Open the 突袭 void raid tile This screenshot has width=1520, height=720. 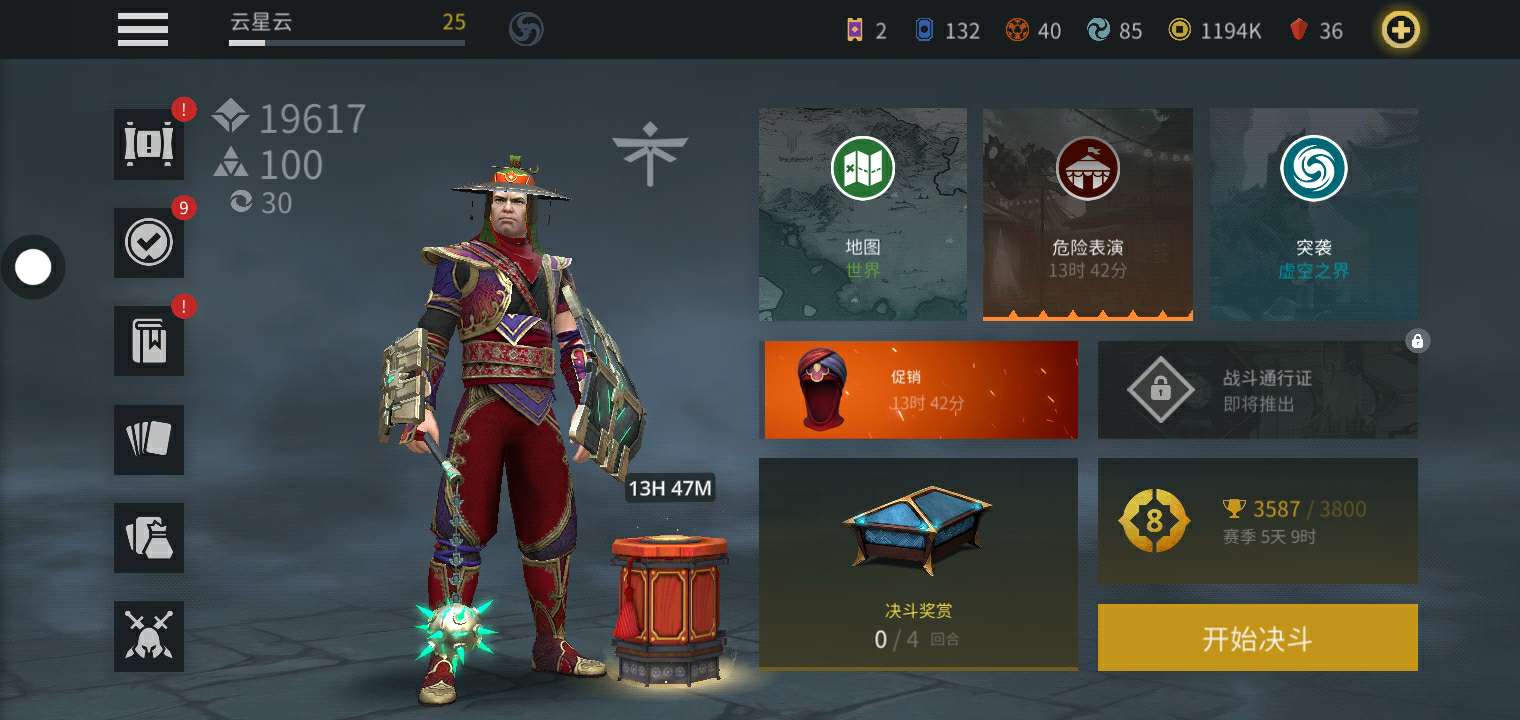1313,214
